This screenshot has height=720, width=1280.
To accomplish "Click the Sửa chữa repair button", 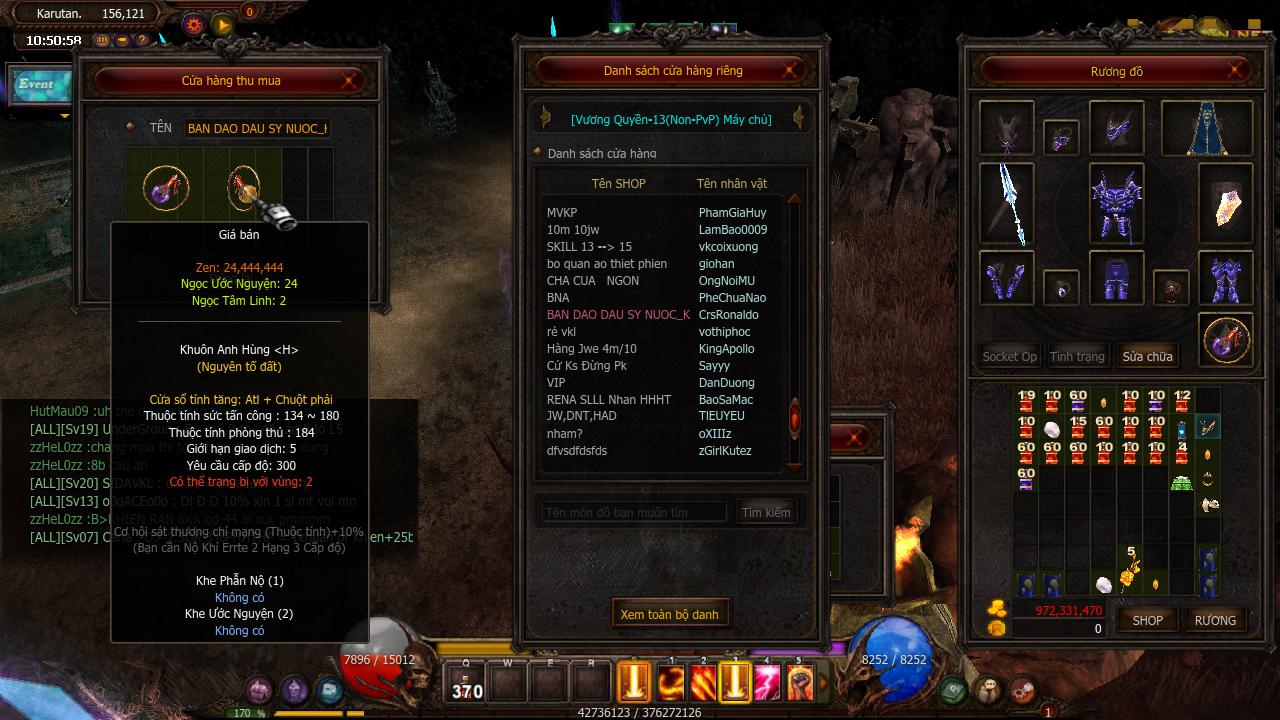I will [1147, 356].
